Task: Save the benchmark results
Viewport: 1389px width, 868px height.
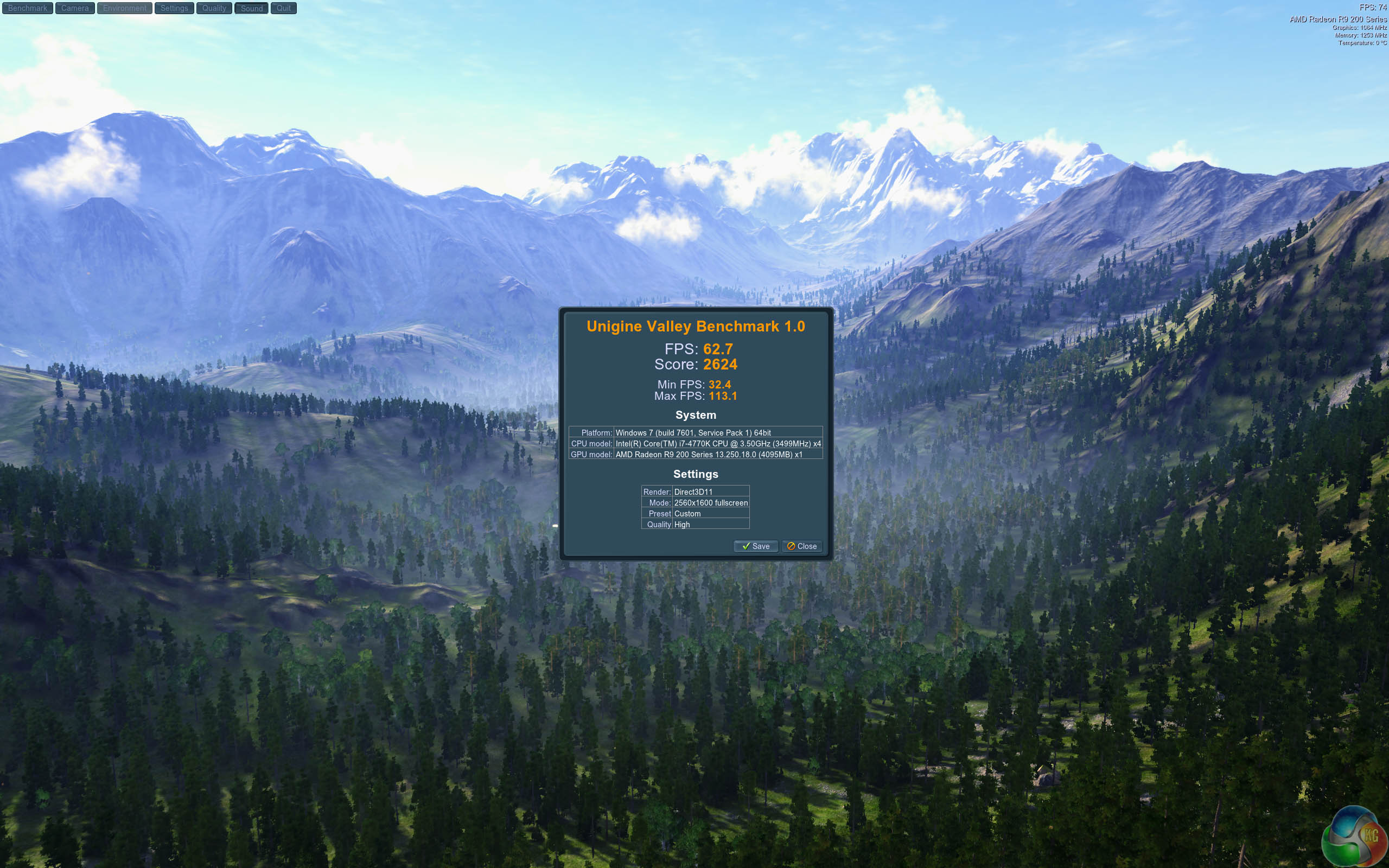Action: click(755, 546)
